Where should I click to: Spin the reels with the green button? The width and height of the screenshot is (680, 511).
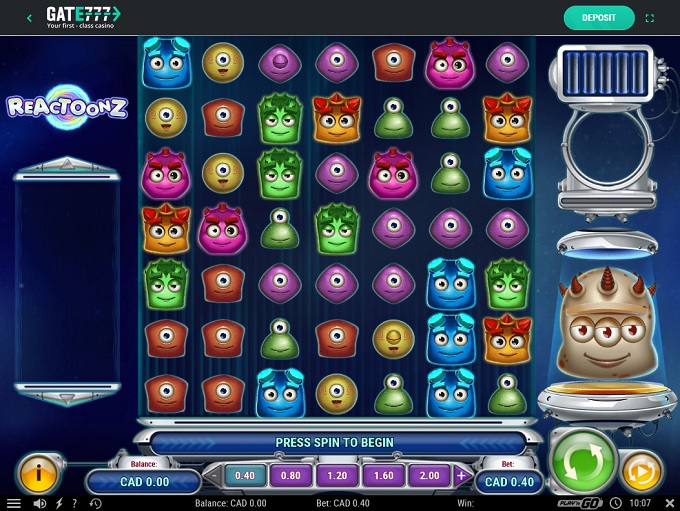[x=583, y=462]
